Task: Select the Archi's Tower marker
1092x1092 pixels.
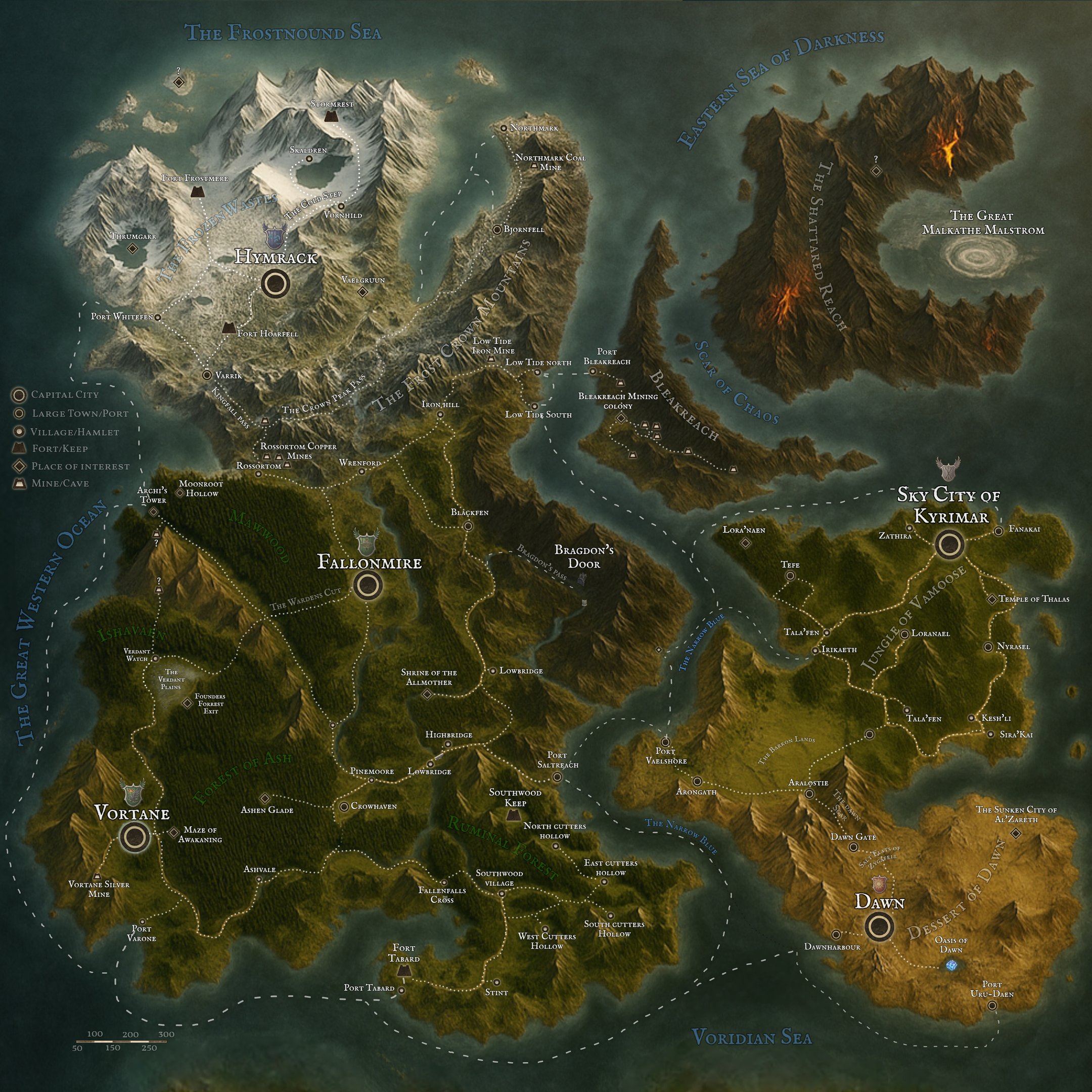Action: [x=153, y=512]
